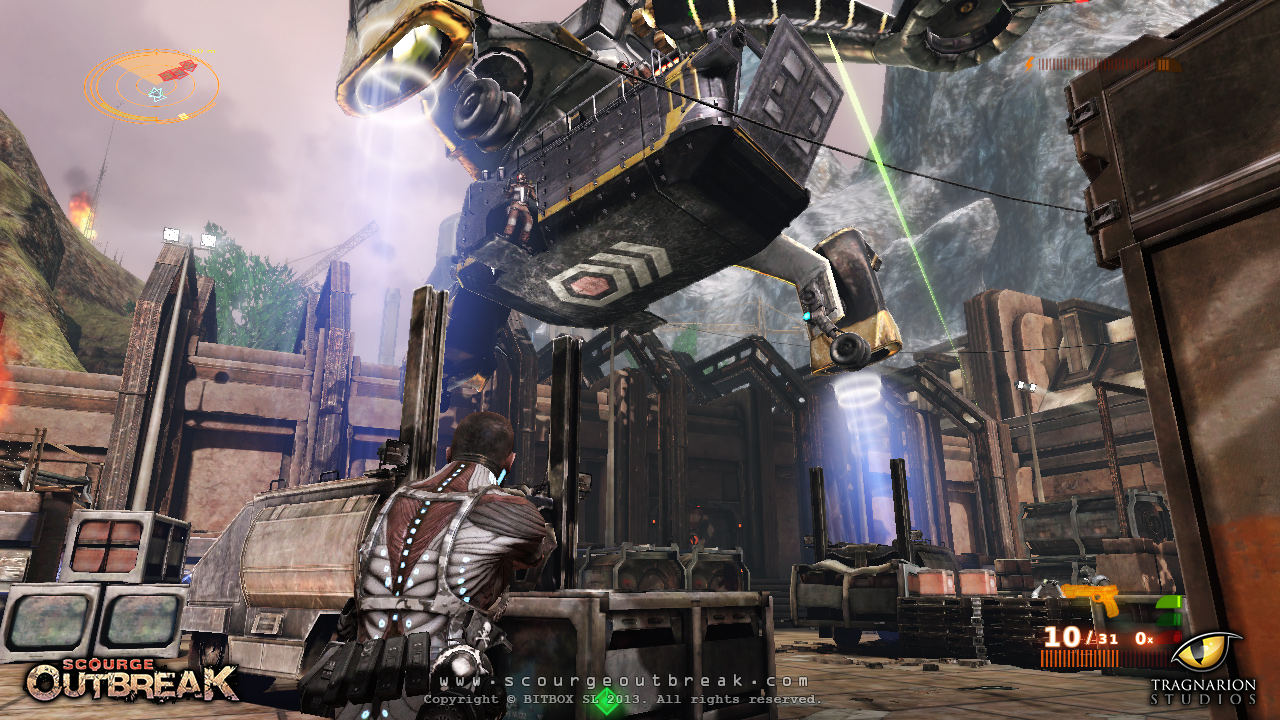Click the red enemy blip on the radar

(177, 72)
